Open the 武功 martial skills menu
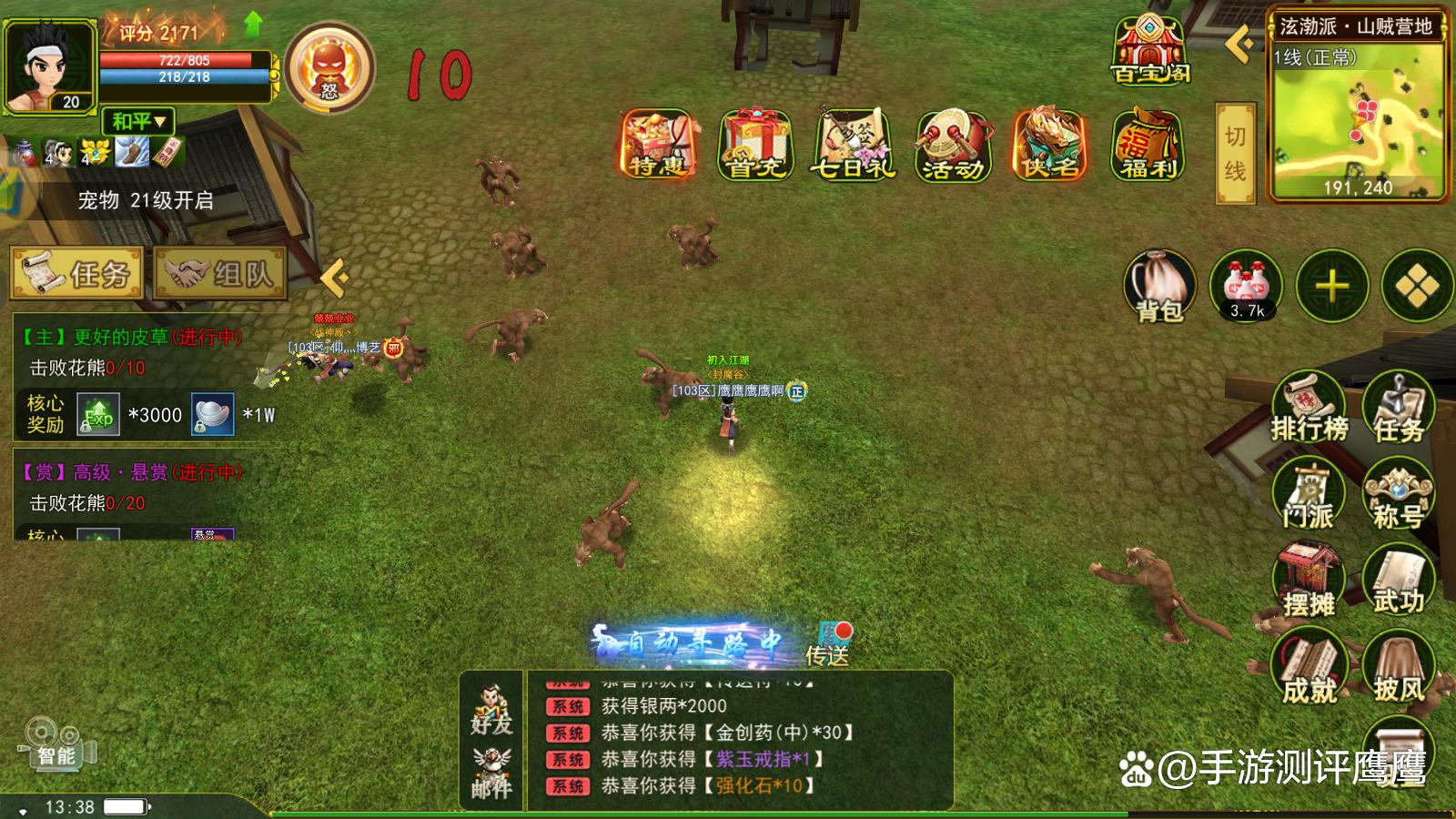Image resolution: width=1456 pixels, height=819 pixels. click(1398, 582)
